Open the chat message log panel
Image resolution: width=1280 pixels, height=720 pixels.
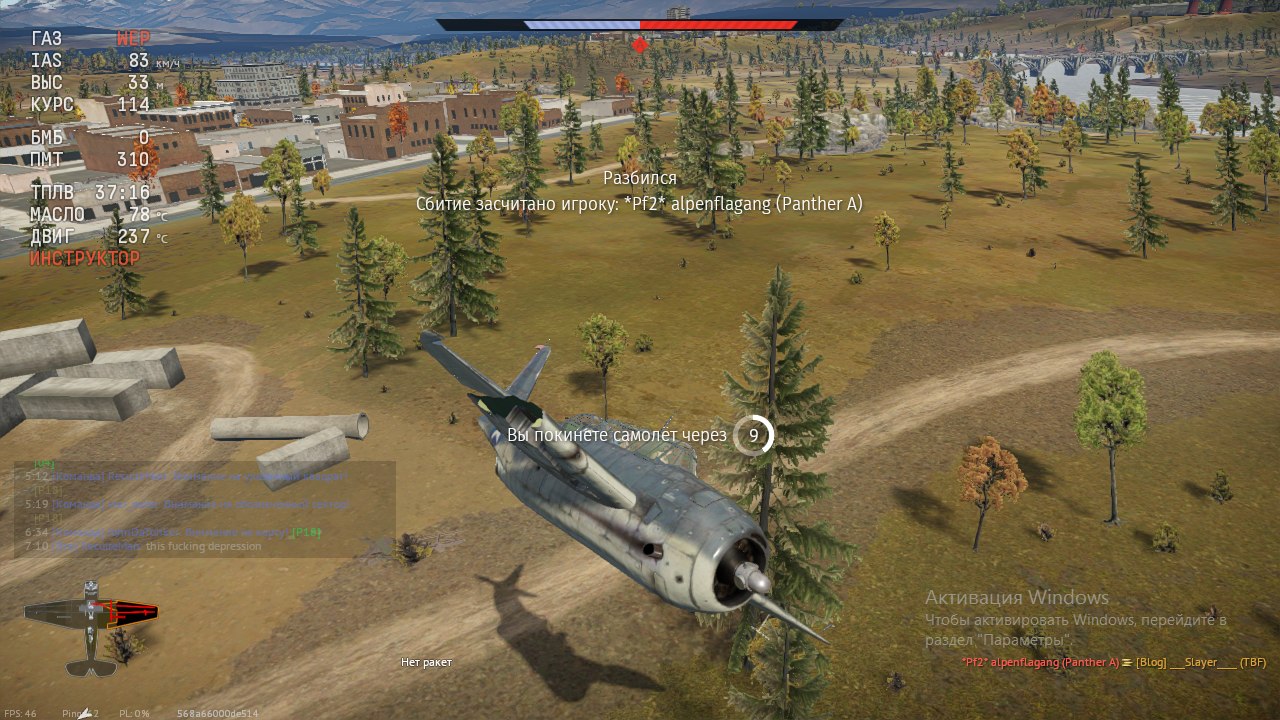tap(204, 509)
